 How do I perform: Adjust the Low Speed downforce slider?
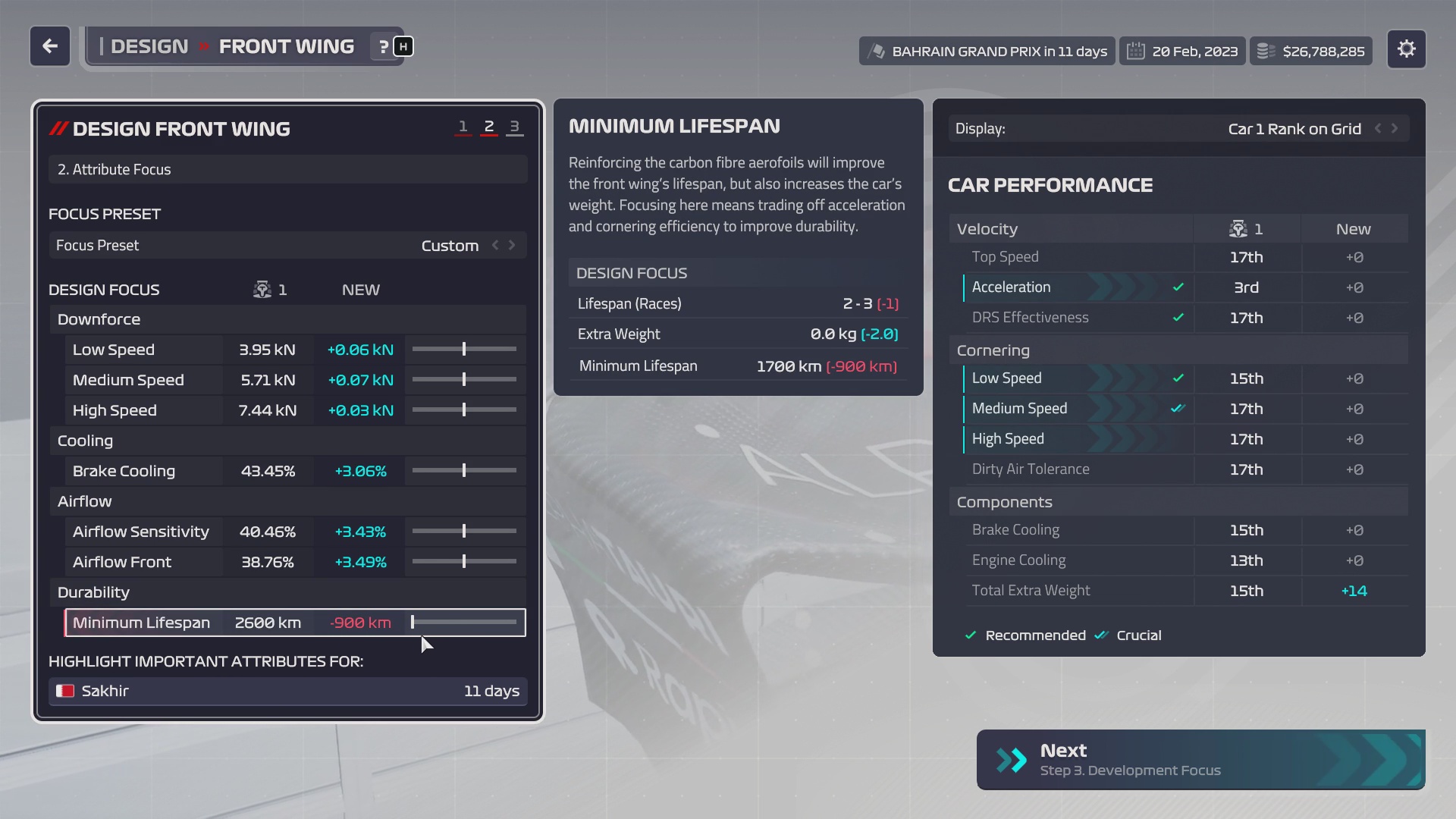(x=464, y=350)
